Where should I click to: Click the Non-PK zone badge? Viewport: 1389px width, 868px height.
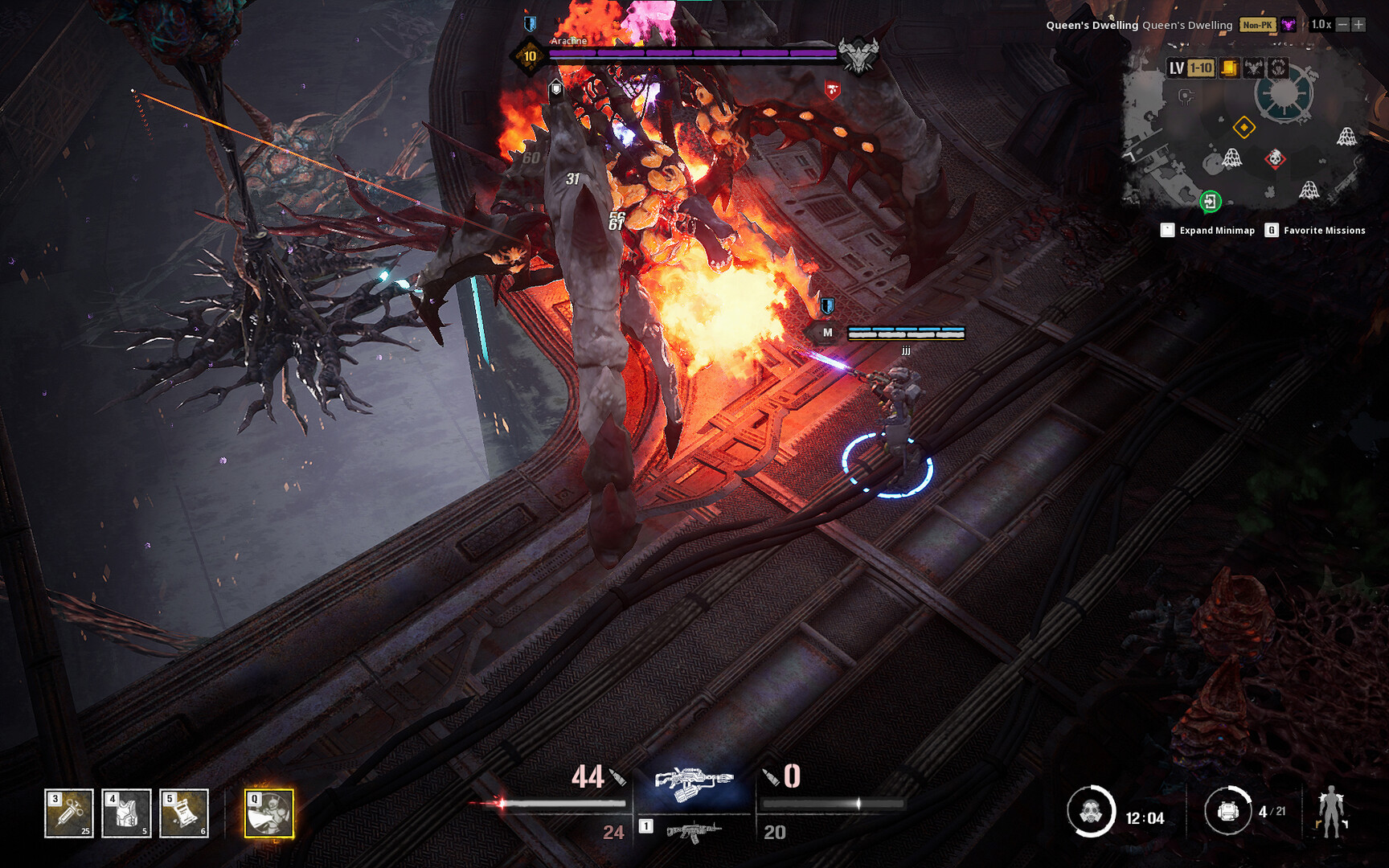click(1257, 25)
